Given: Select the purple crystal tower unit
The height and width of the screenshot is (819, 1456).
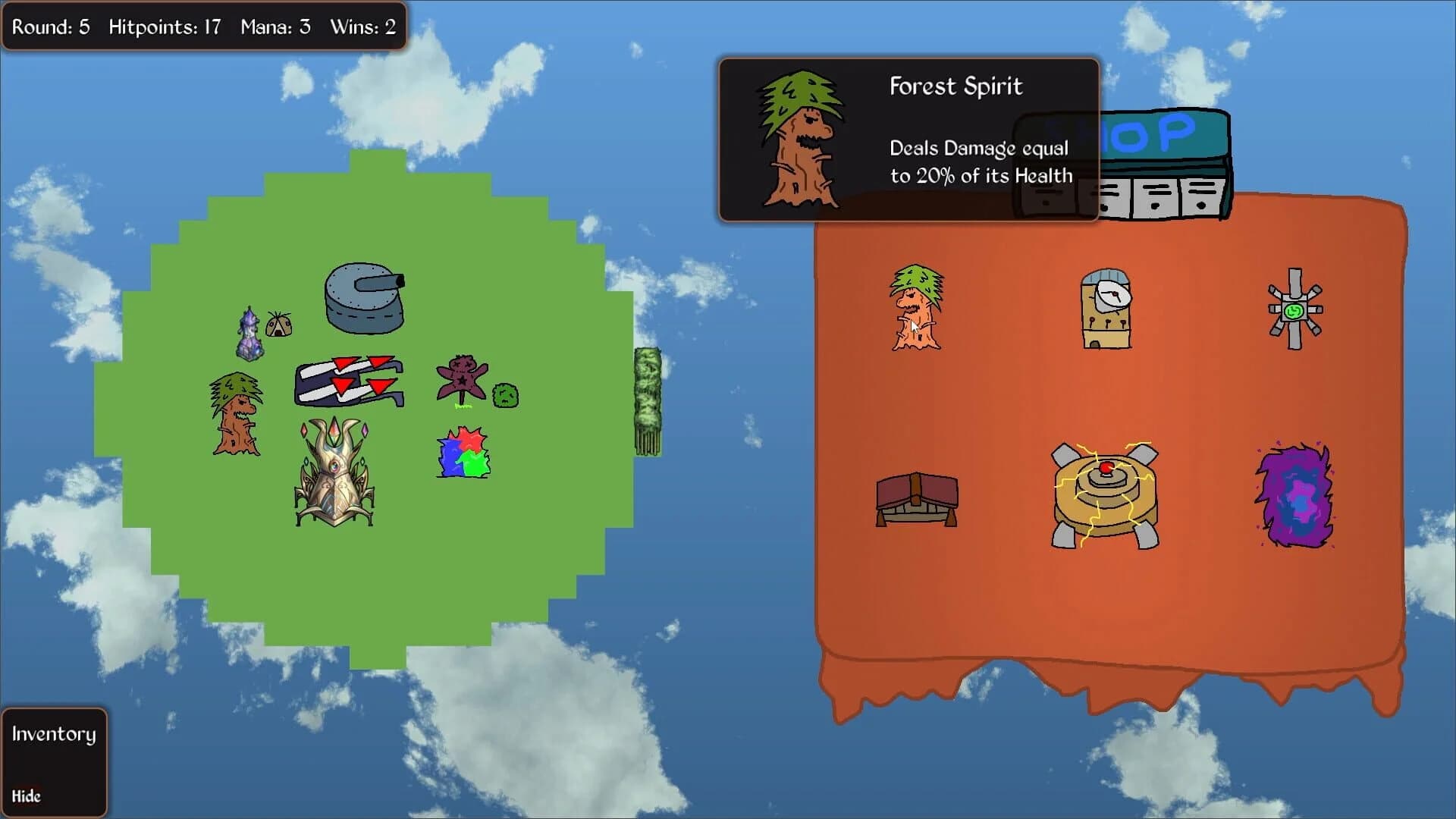Looking at the screenshot, I should click(x=249, y=334).
